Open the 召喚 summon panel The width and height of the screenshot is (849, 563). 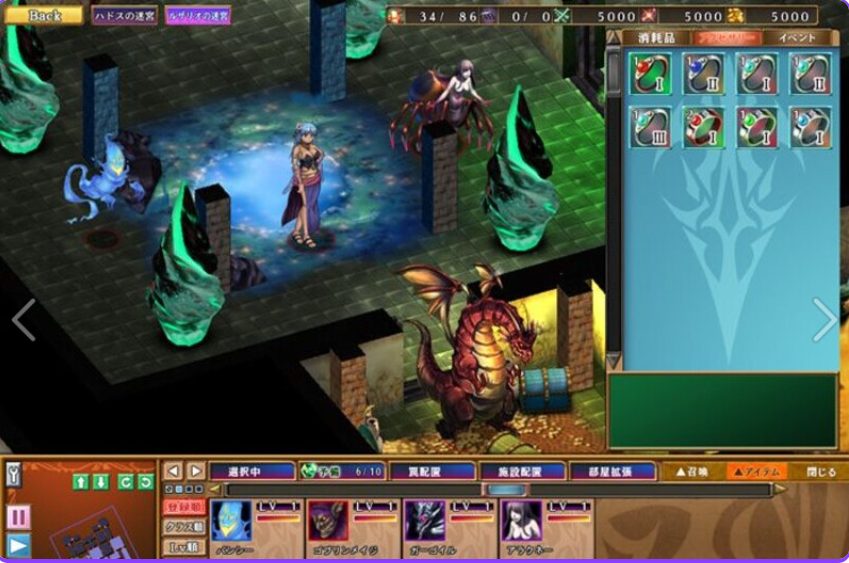coord(693,471)
